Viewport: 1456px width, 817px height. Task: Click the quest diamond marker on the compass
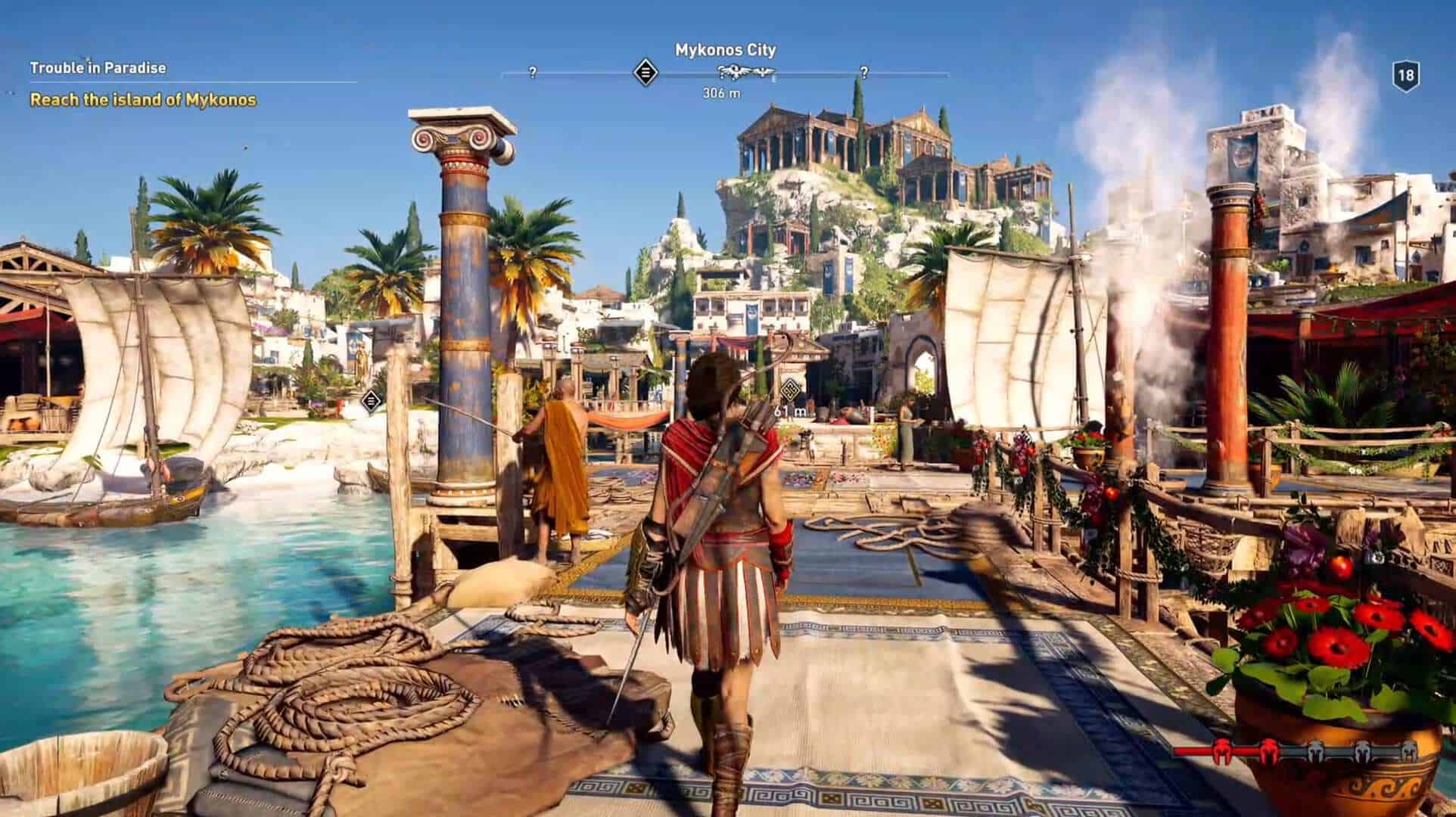(x=646, y=73)
